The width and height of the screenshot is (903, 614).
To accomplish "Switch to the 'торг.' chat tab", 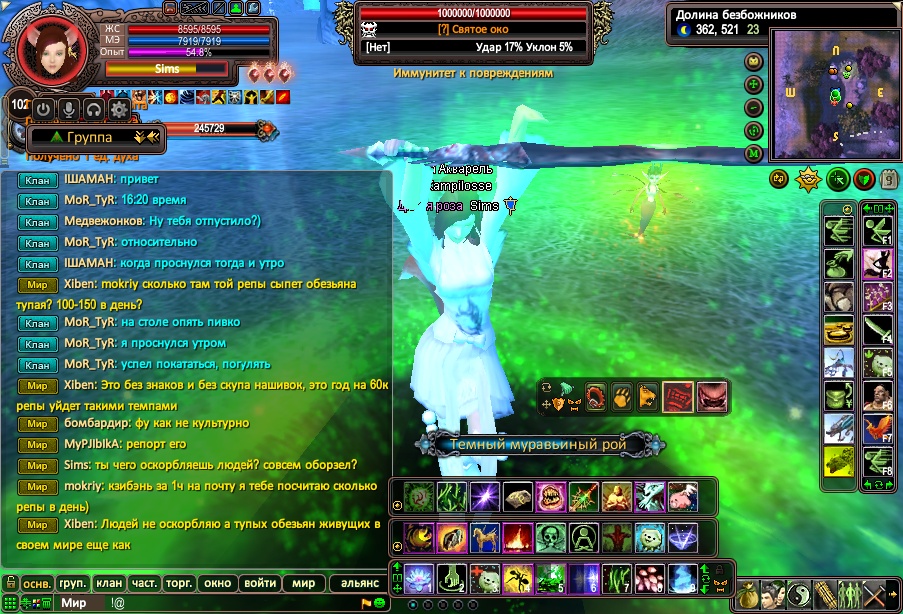I will click(180, 583).
